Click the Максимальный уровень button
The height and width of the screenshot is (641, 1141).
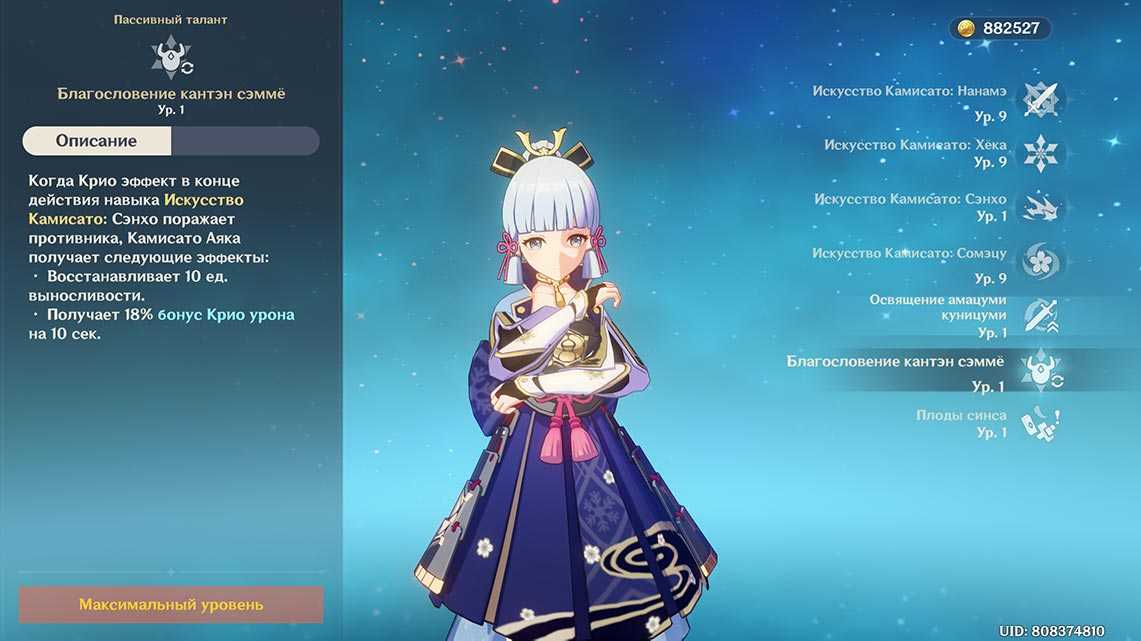[171, 605]
